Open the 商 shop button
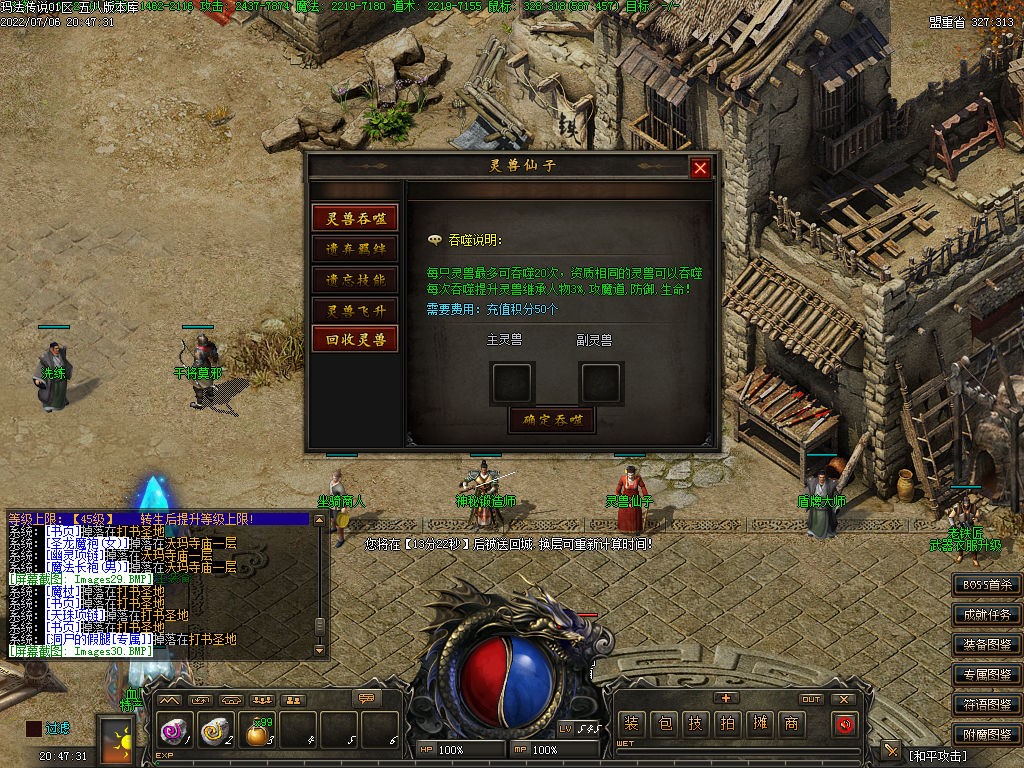The image size is (1024, 768). coord(791,724)
